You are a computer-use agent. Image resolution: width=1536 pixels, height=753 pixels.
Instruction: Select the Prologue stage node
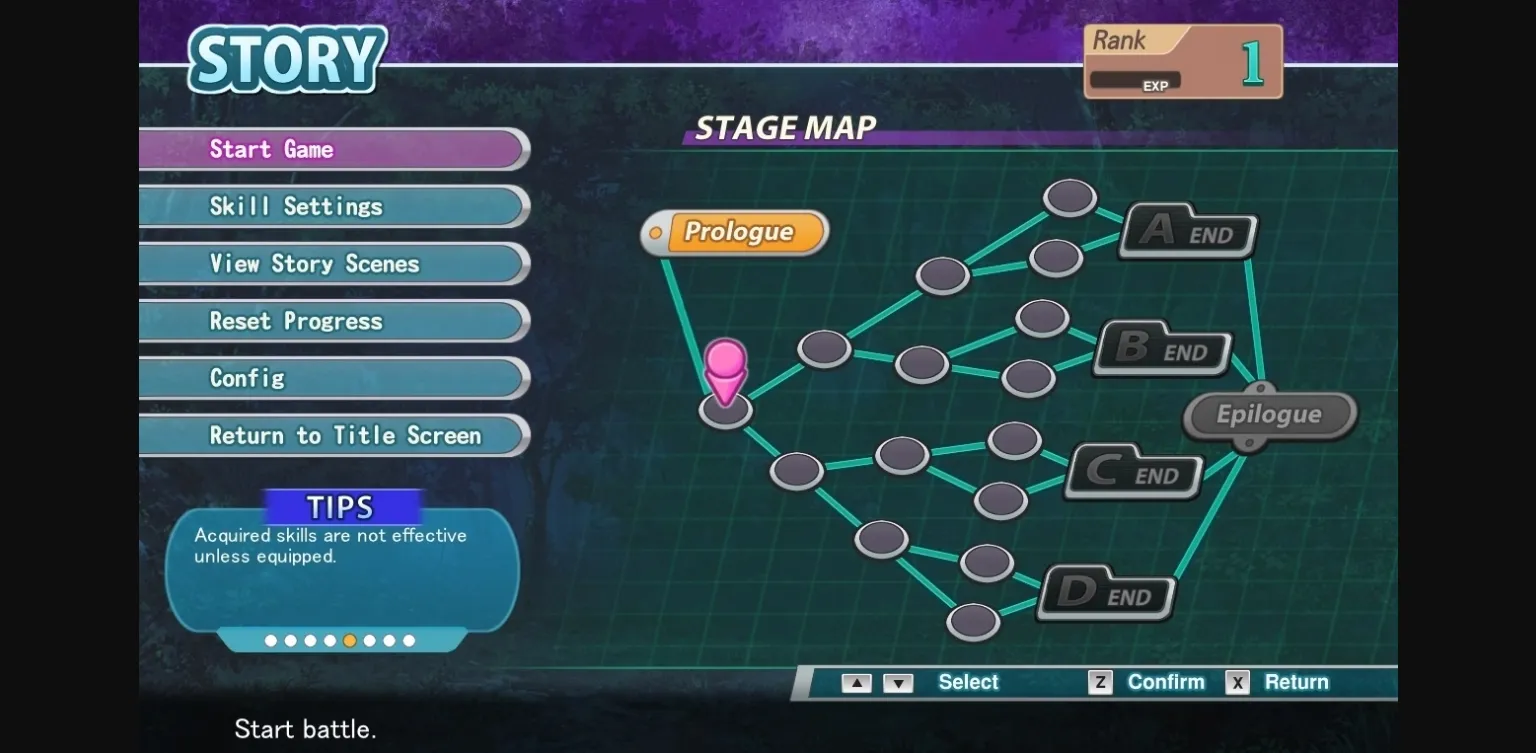pyautogui.click(x=735, y=232)
